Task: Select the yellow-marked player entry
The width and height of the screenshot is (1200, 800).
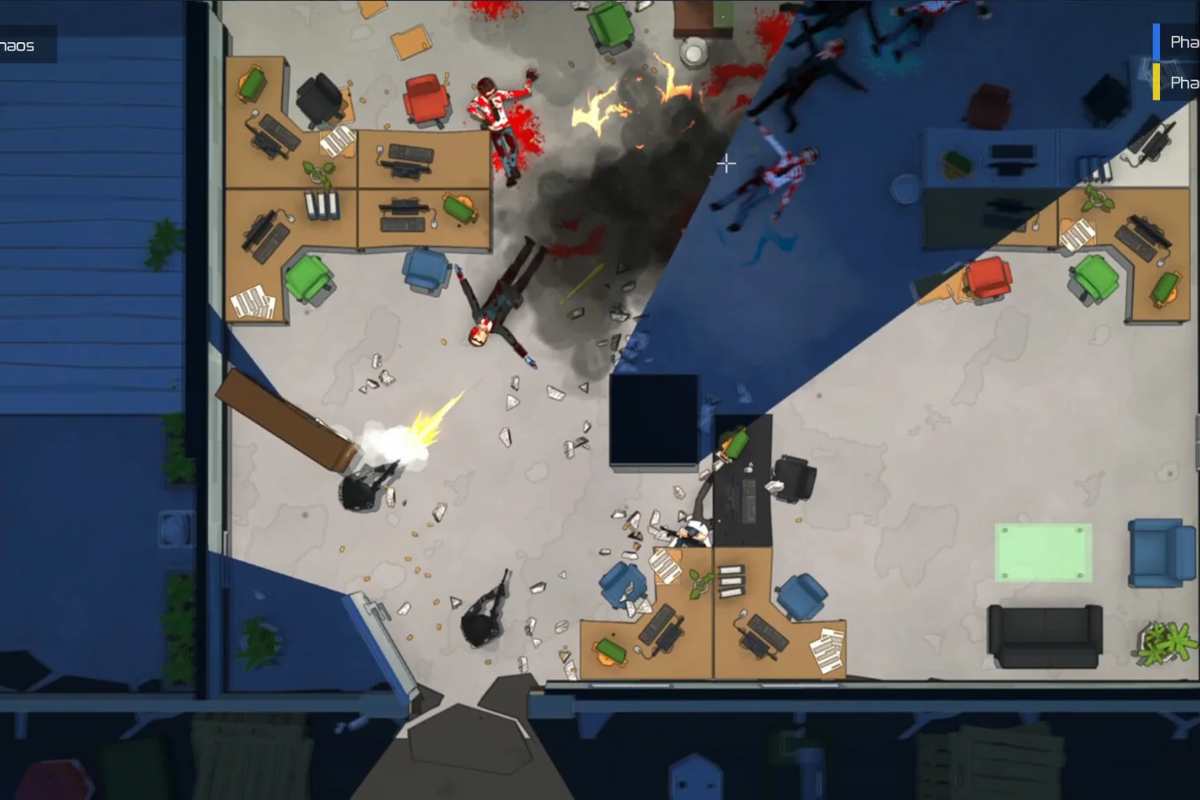Action: (1180, 81)
